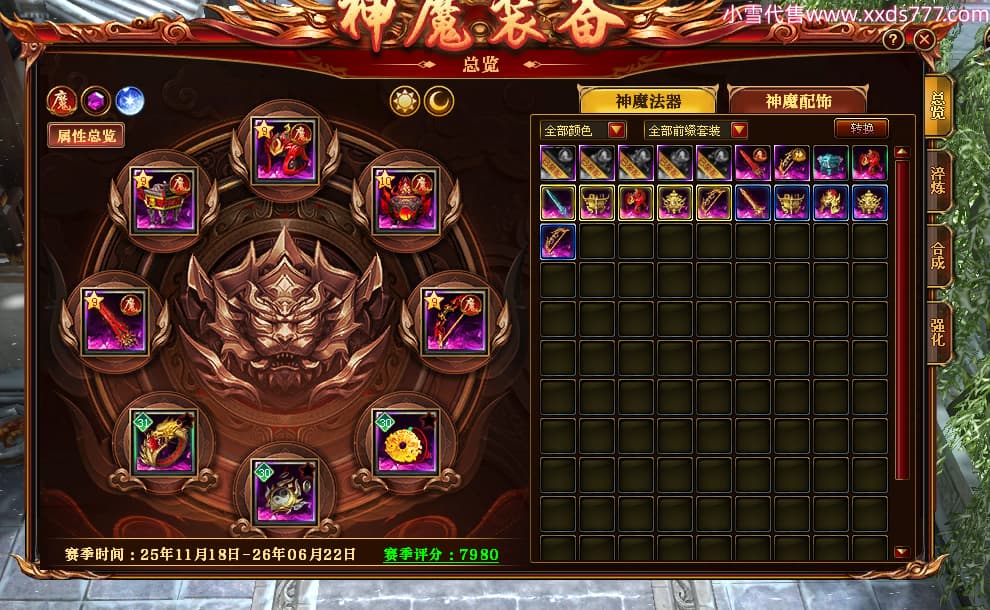Toggle the crescent moon icon button
This screenshot has width=990, height=610.
(439, 100)
